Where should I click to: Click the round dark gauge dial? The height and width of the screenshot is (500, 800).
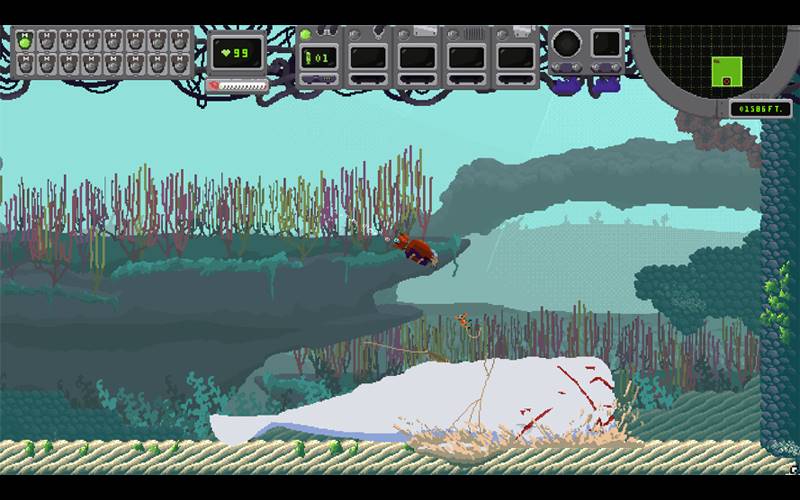(567, 44)
